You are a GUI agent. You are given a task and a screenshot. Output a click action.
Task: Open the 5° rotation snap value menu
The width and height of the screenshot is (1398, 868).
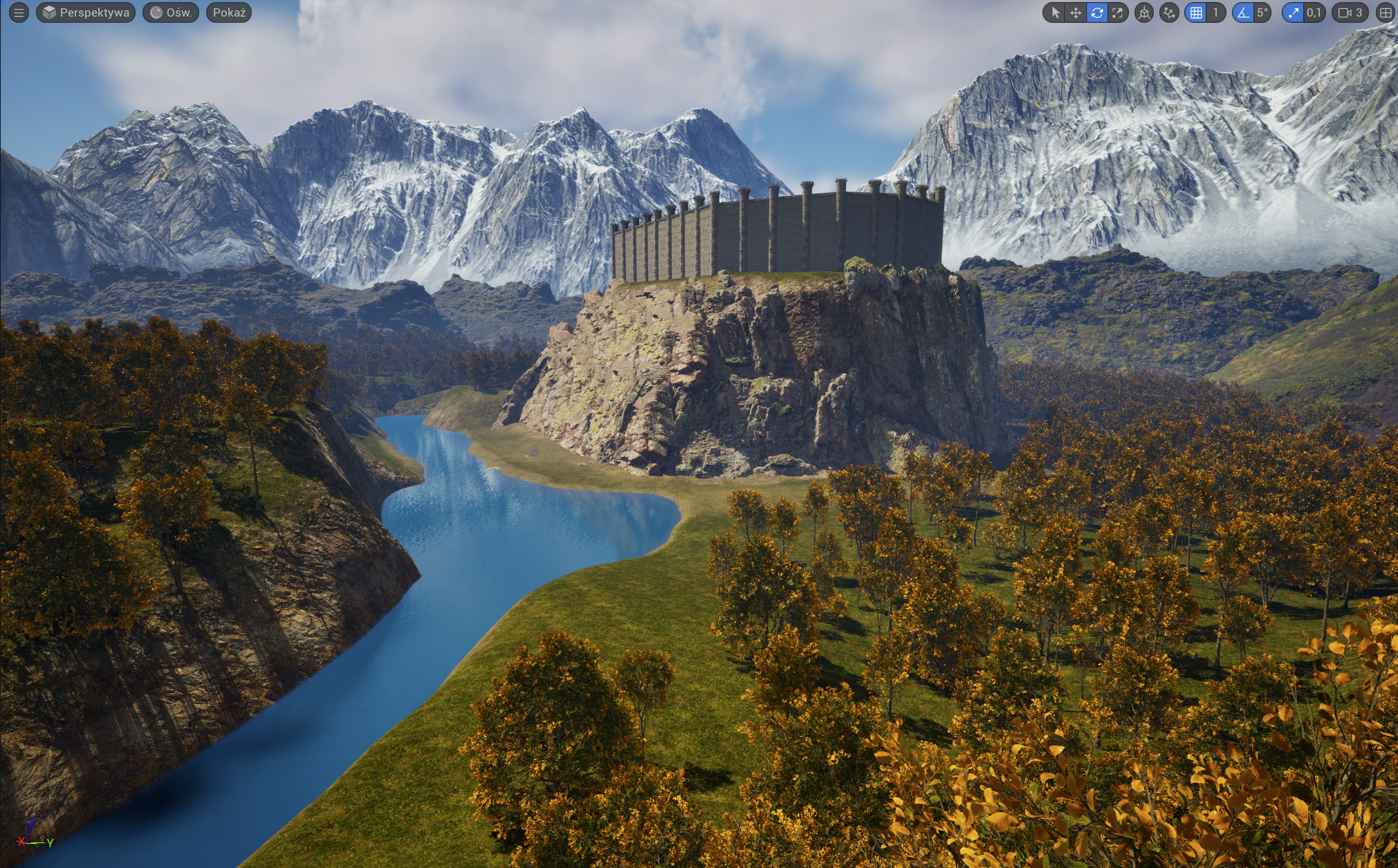(1262, 12)
